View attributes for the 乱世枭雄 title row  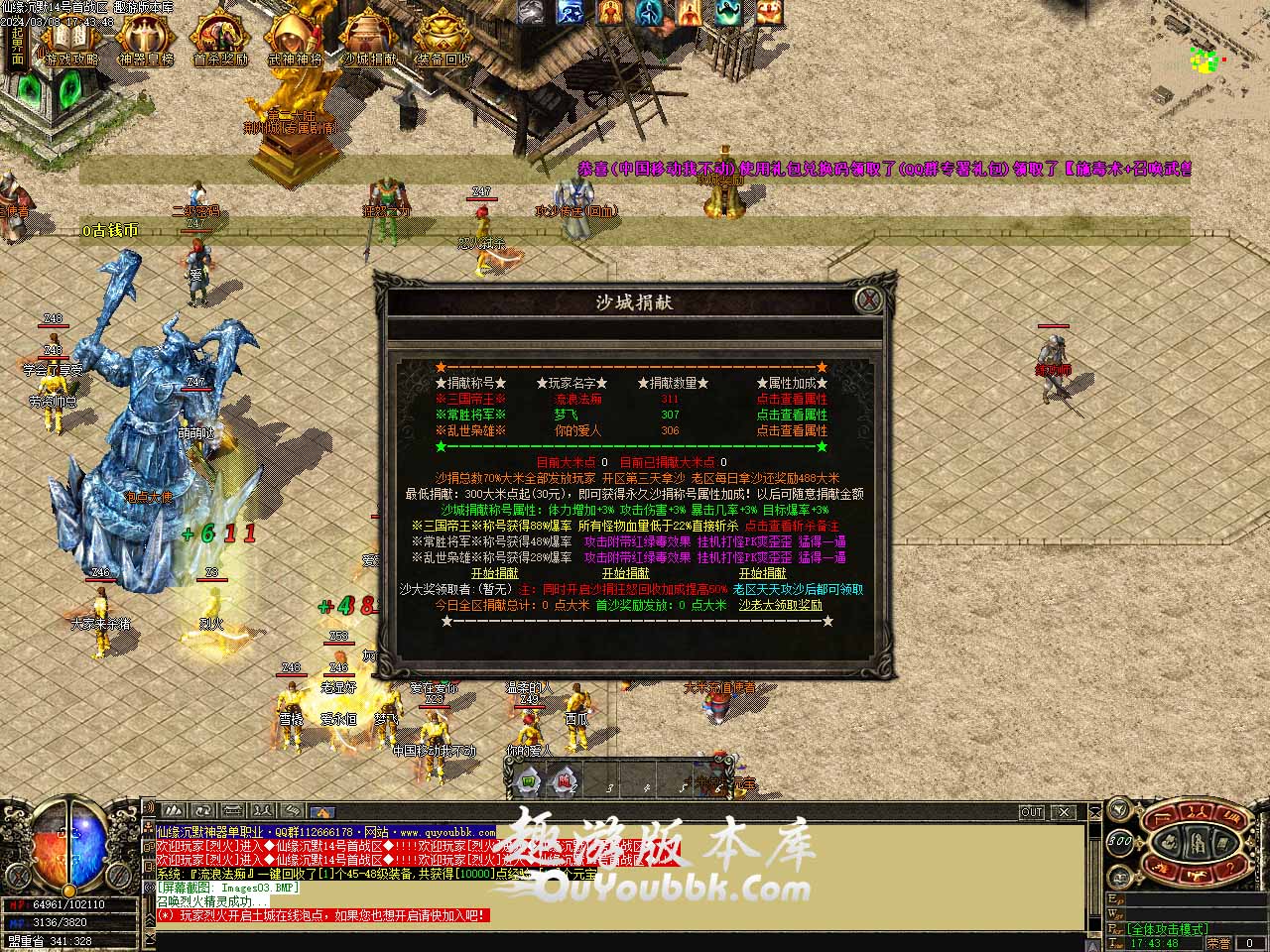click(x=792, y=430)
